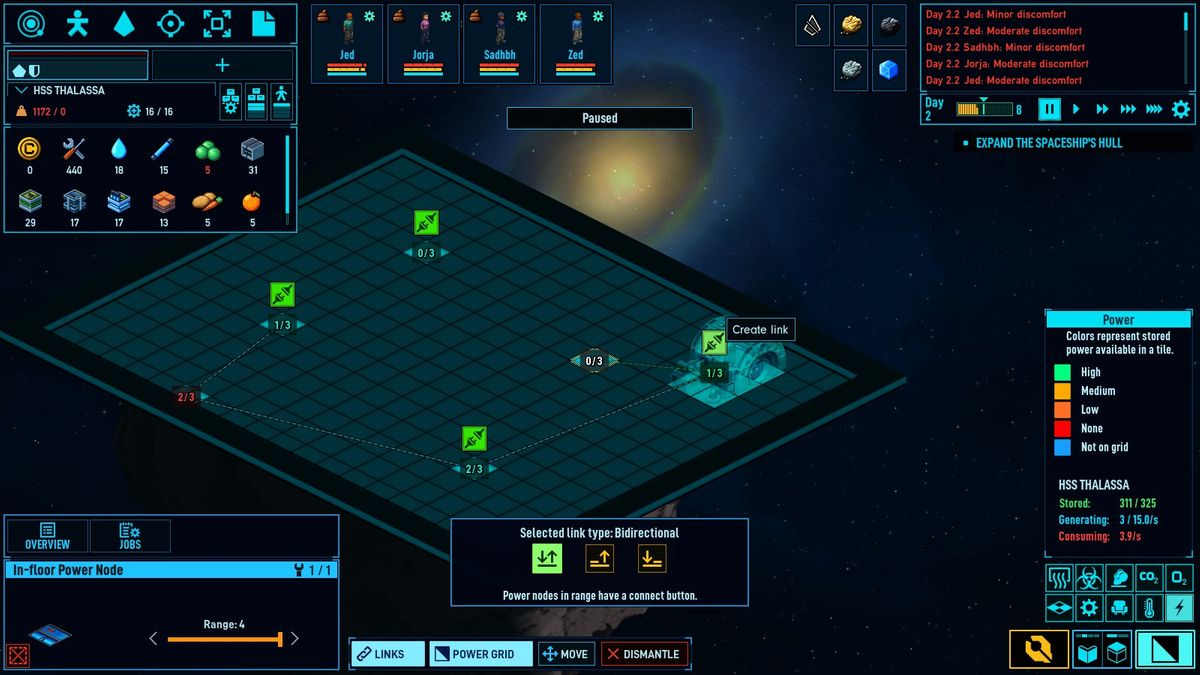The height and width of the screenshot is (675, 1200).
Task: Open the Jobs tab
Action: point(130,536)
